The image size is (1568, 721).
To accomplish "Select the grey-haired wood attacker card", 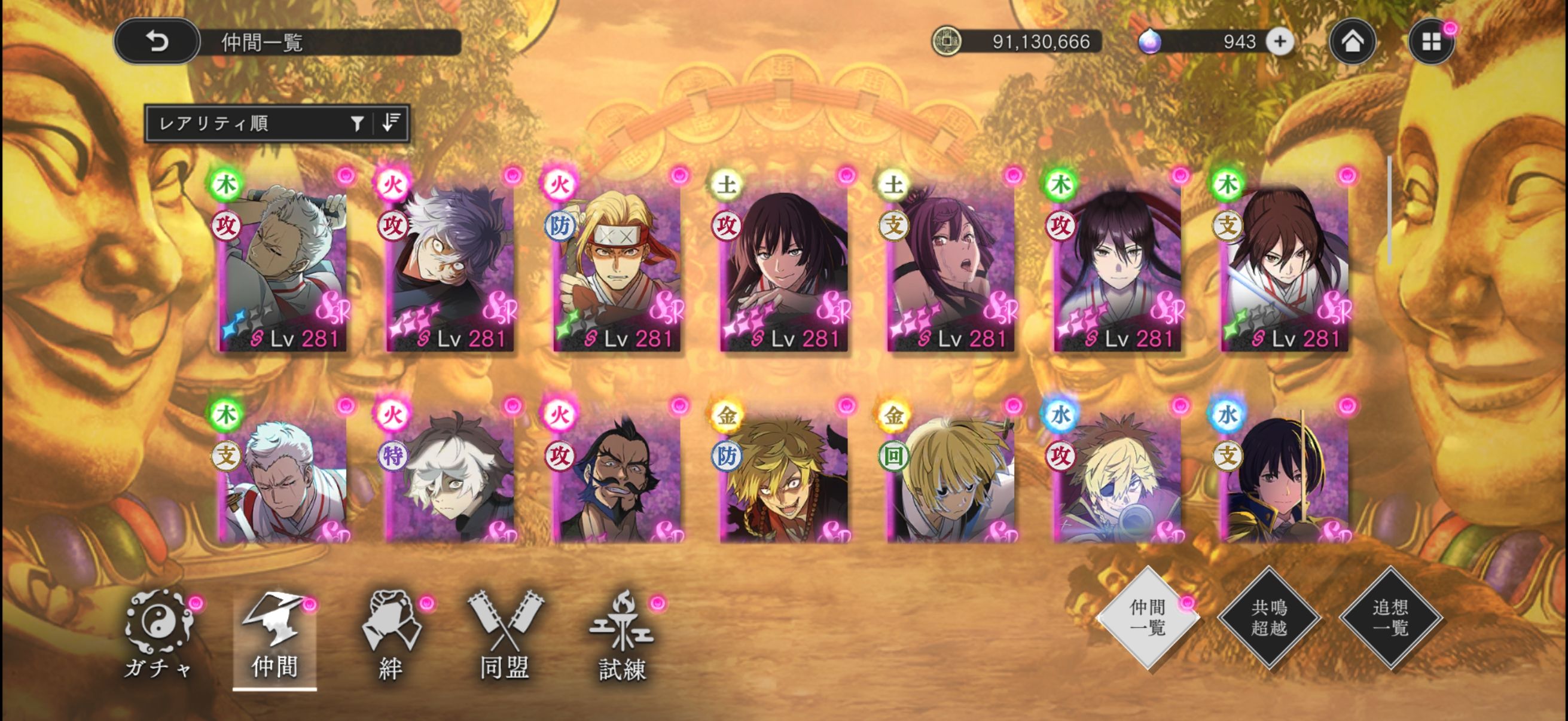I will (282, 268).
